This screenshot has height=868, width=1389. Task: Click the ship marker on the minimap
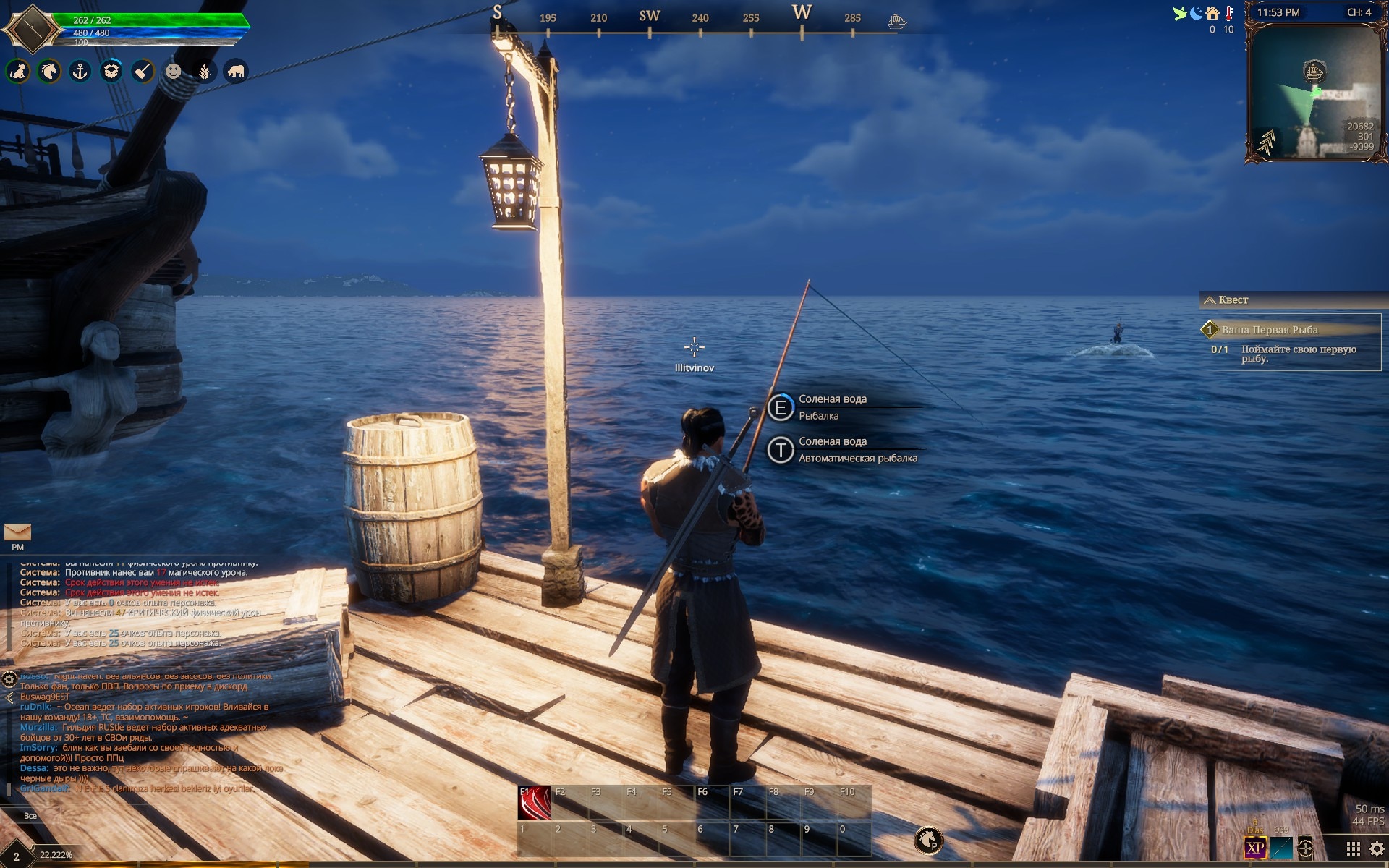(1314, 72)
